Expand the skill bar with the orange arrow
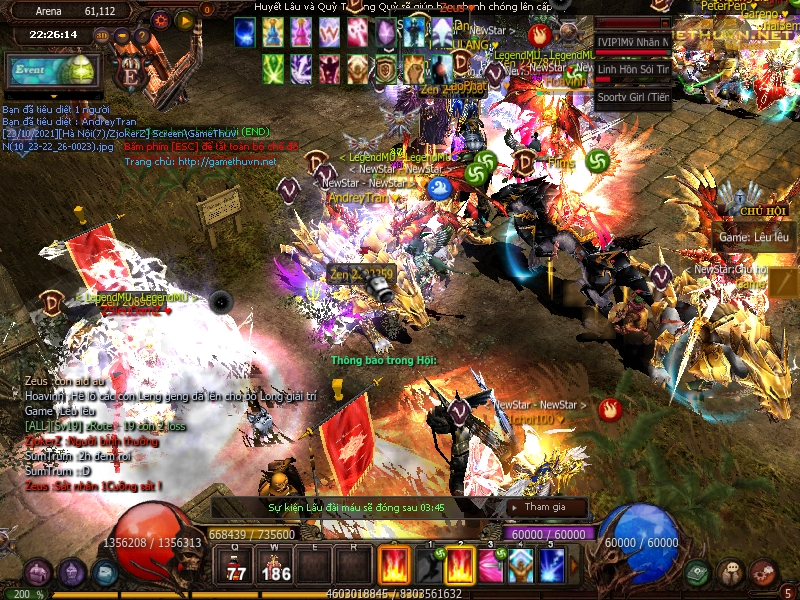The height and width of the screenshot is (600, 800). (x=574, y=566)
